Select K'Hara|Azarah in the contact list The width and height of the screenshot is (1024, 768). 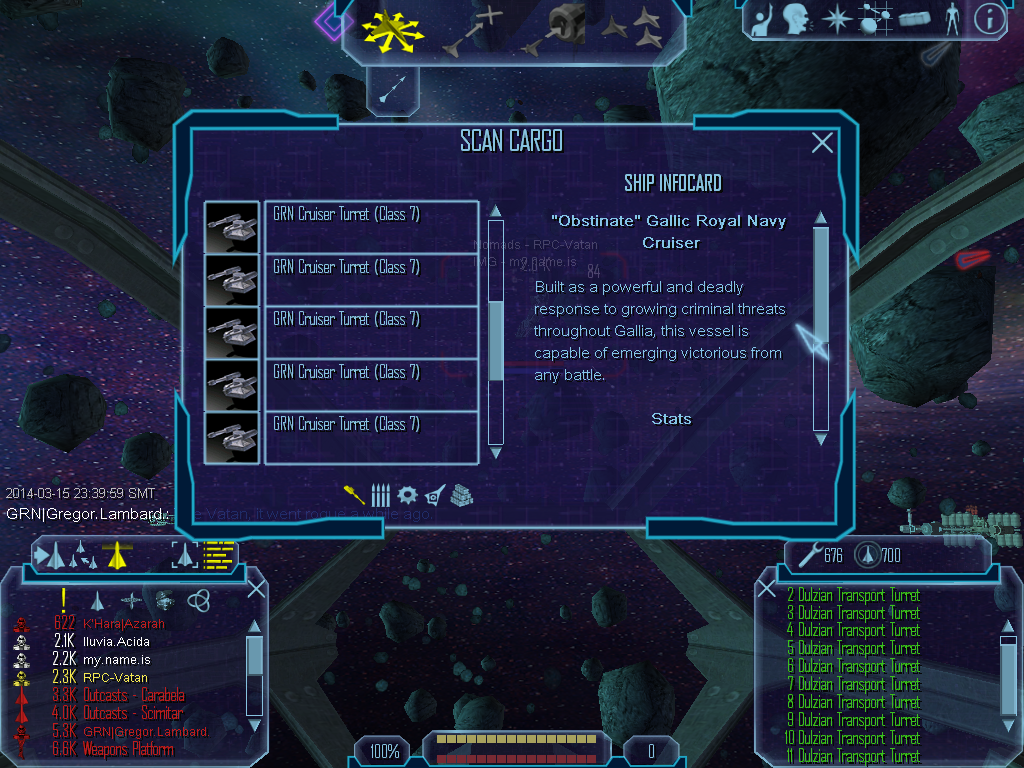[123, 623]
